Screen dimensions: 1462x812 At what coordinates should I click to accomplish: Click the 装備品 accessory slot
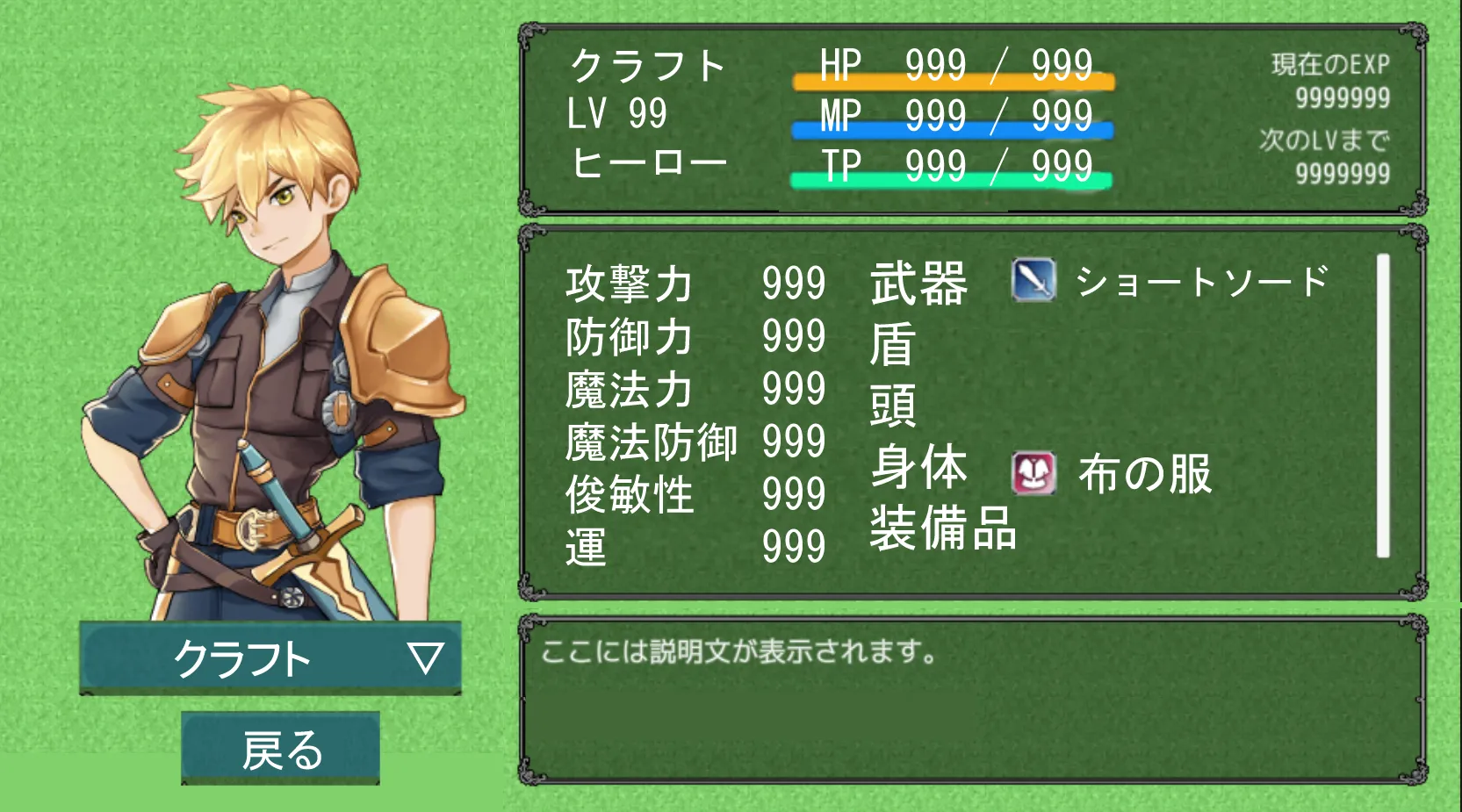[941, 533]
